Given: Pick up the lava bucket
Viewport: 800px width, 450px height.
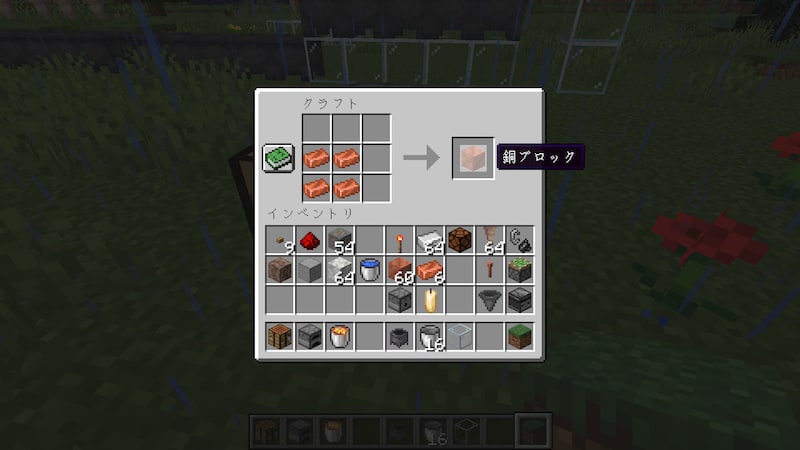Looking at the screenshot, I should [x=340, y=337].
